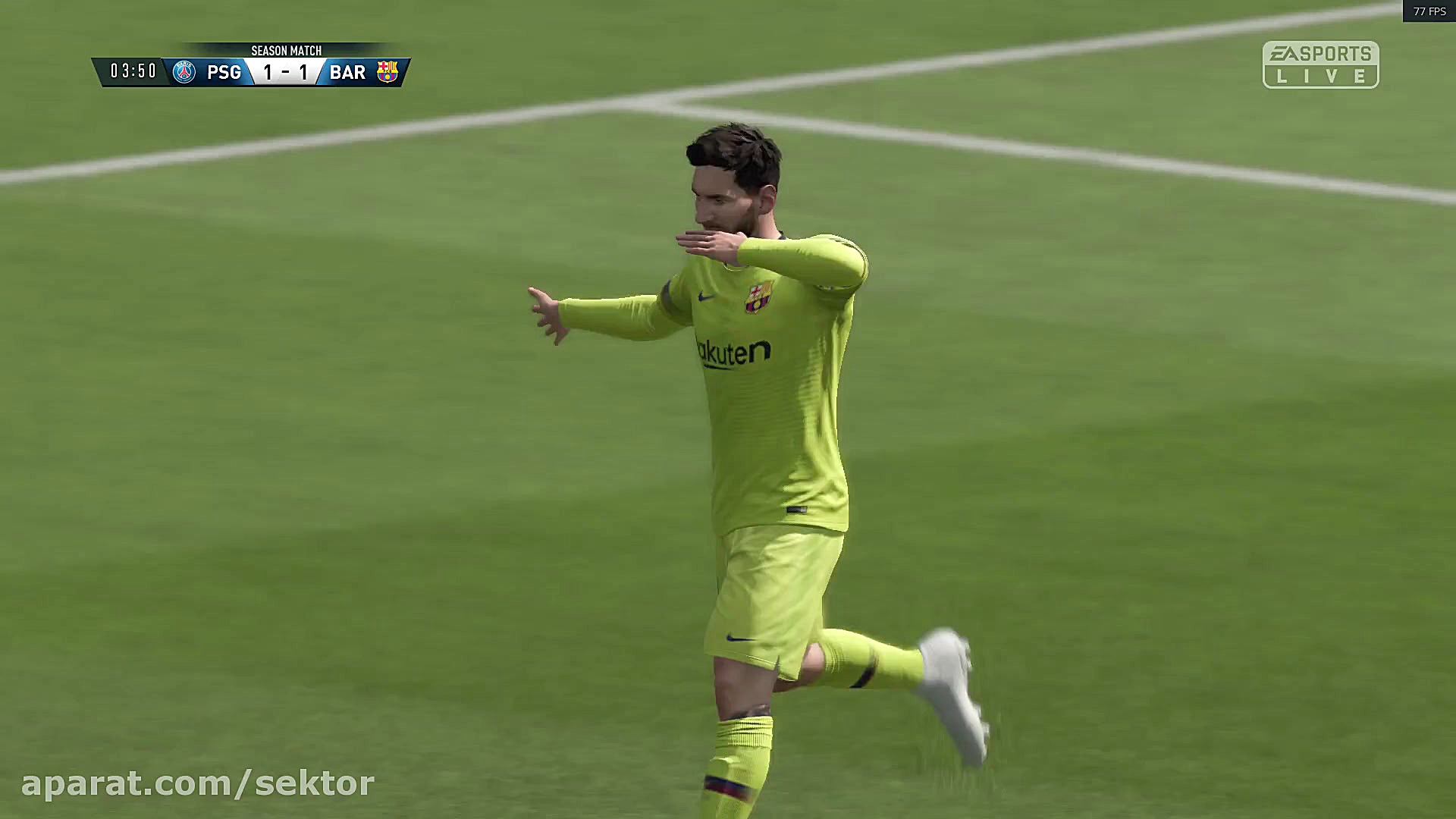Click the BAR team name text

point(349,71)
